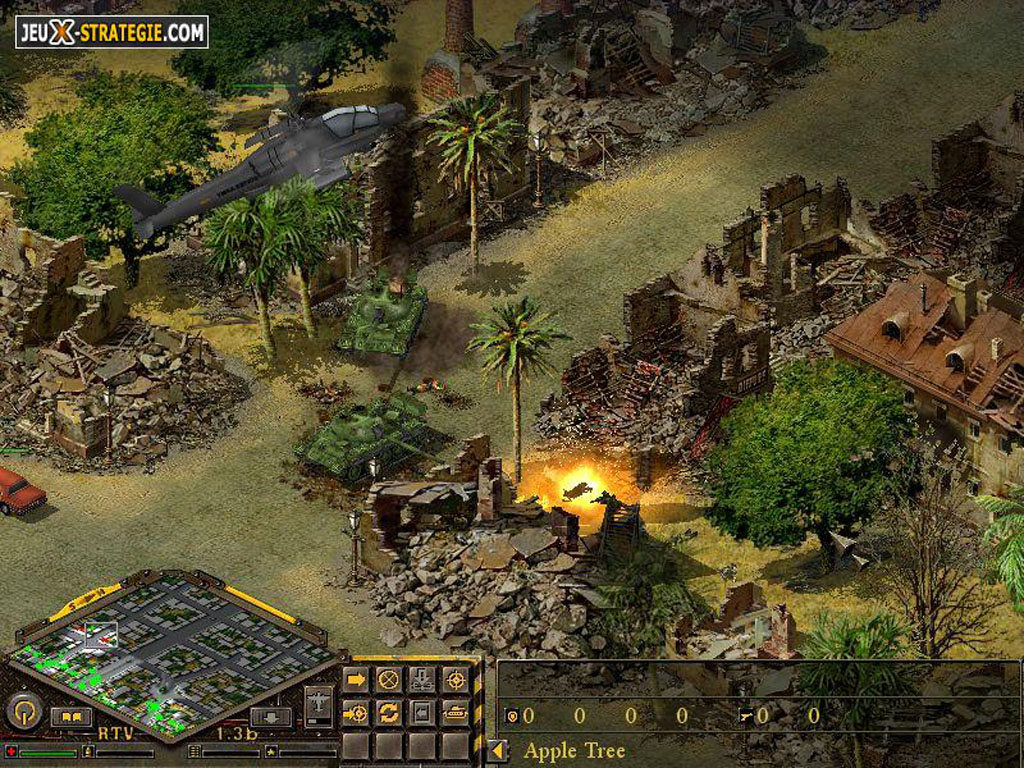
Task: Activate the yellow arrow move command
Action: [356, 680]
